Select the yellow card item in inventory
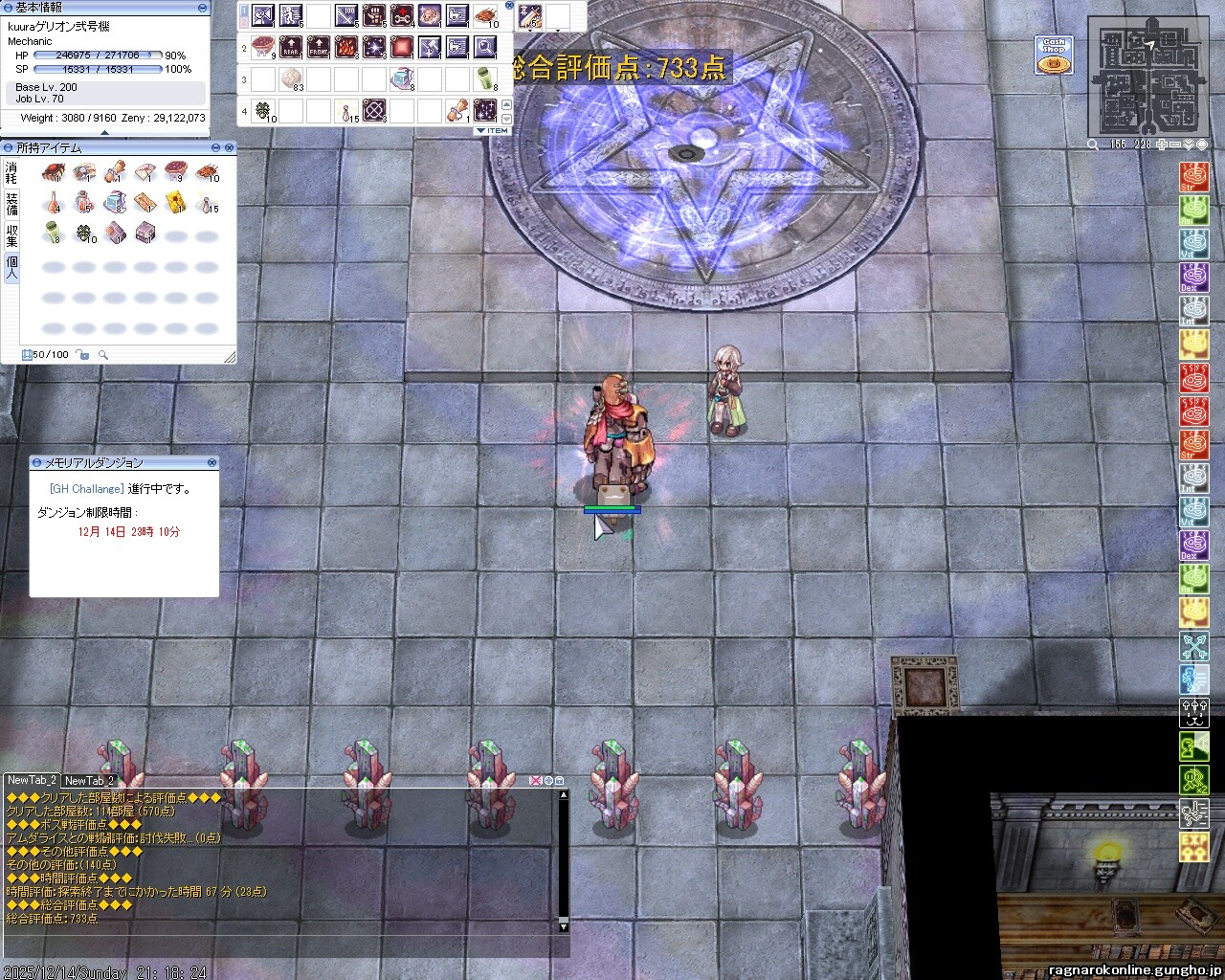The height and width of the screenshot is (980, 1225). 176,202
